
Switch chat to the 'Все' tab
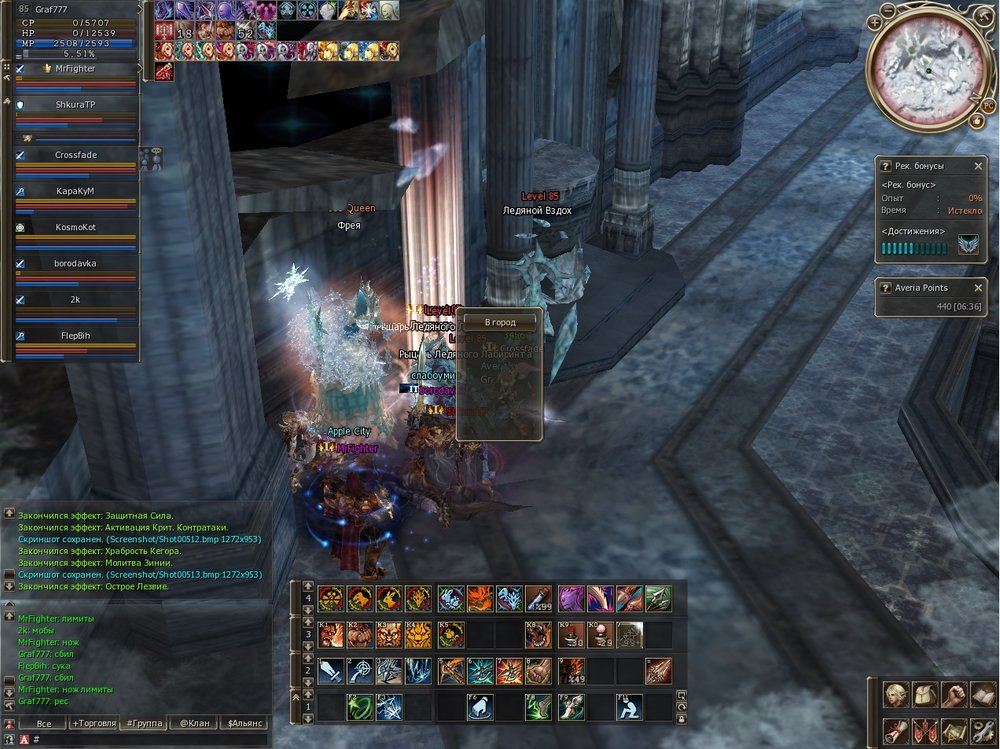click(43, 723)
